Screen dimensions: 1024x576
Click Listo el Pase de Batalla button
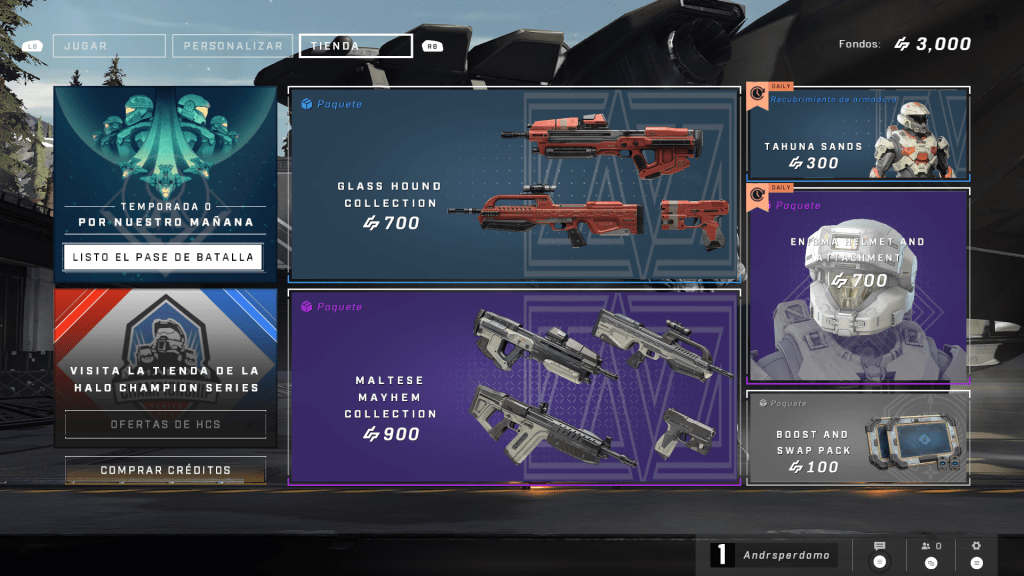pyautogui.click(x=163, y=257)
